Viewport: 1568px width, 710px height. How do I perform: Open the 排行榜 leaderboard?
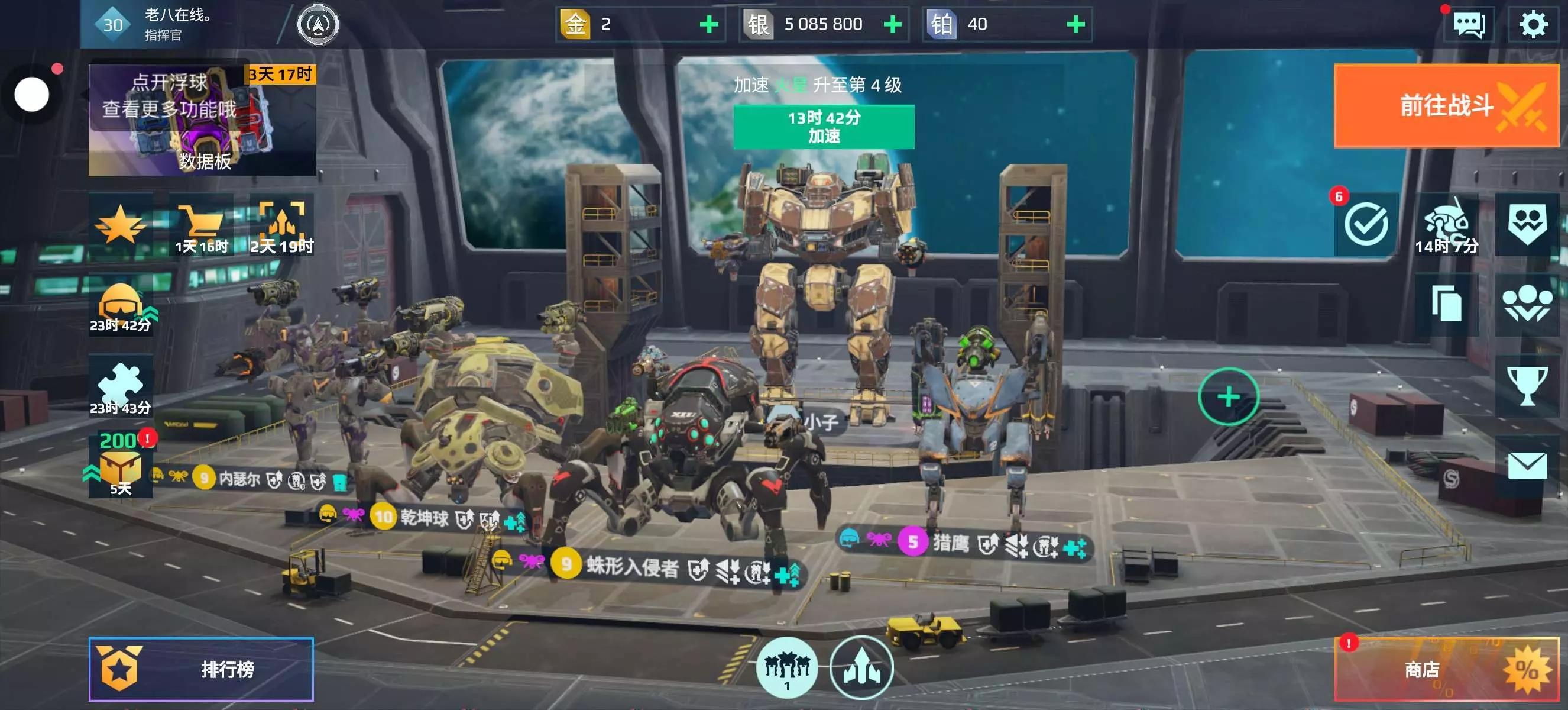click(x=201, y=669)
